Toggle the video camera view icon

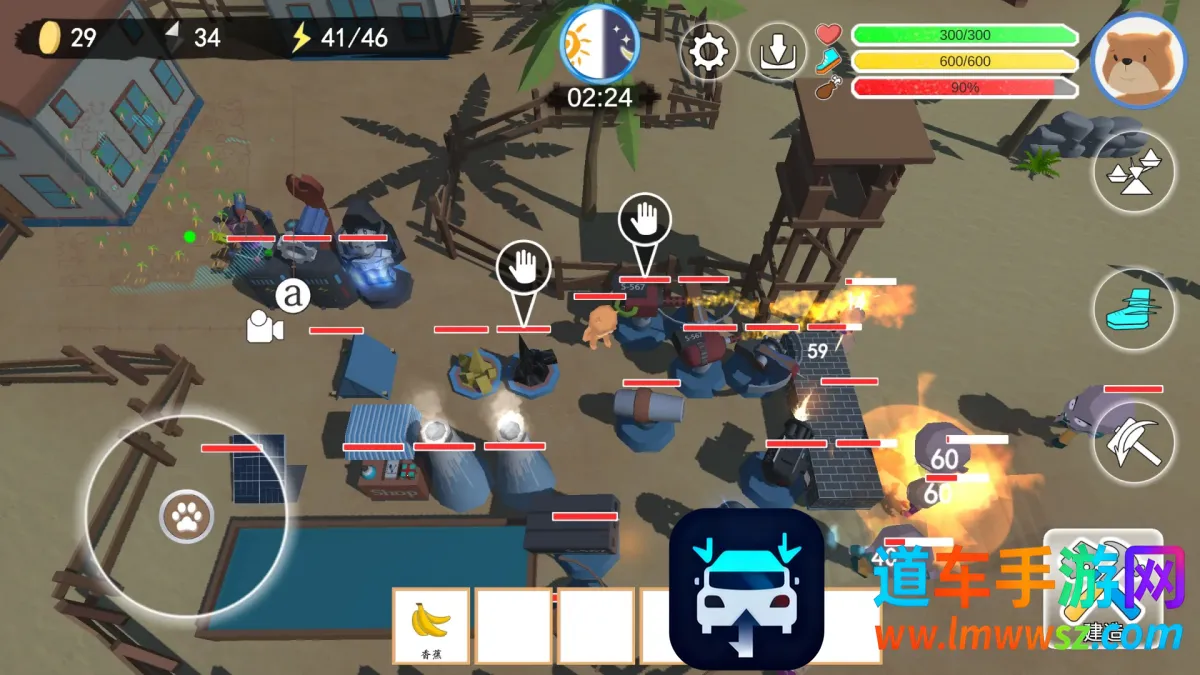(x=265, y=327)
